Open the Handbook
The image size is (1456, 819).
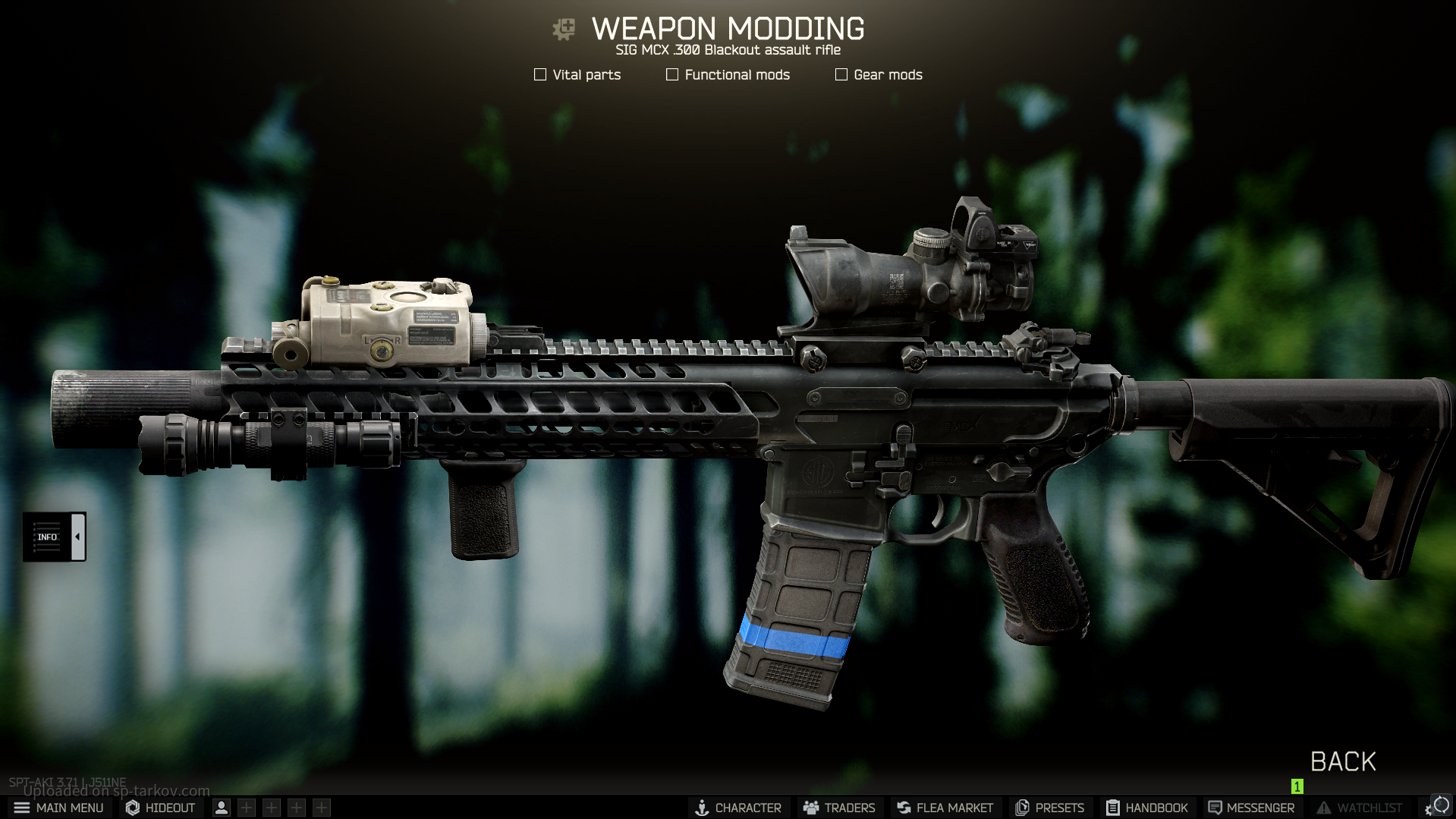tap(1146, 808)
